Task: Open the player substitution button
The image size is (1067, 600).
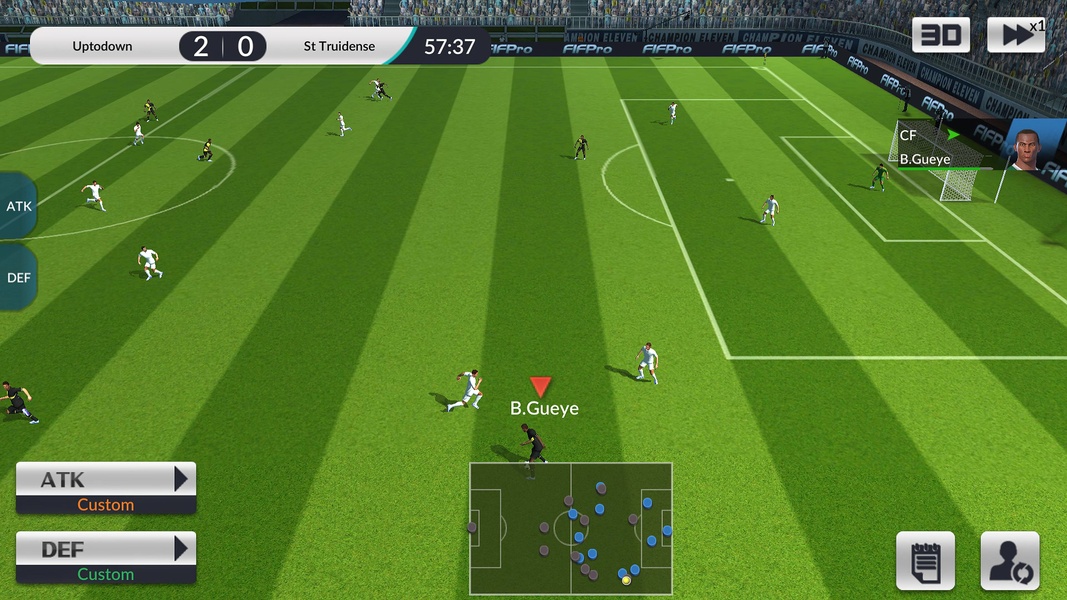Action: pos(1010,561)
